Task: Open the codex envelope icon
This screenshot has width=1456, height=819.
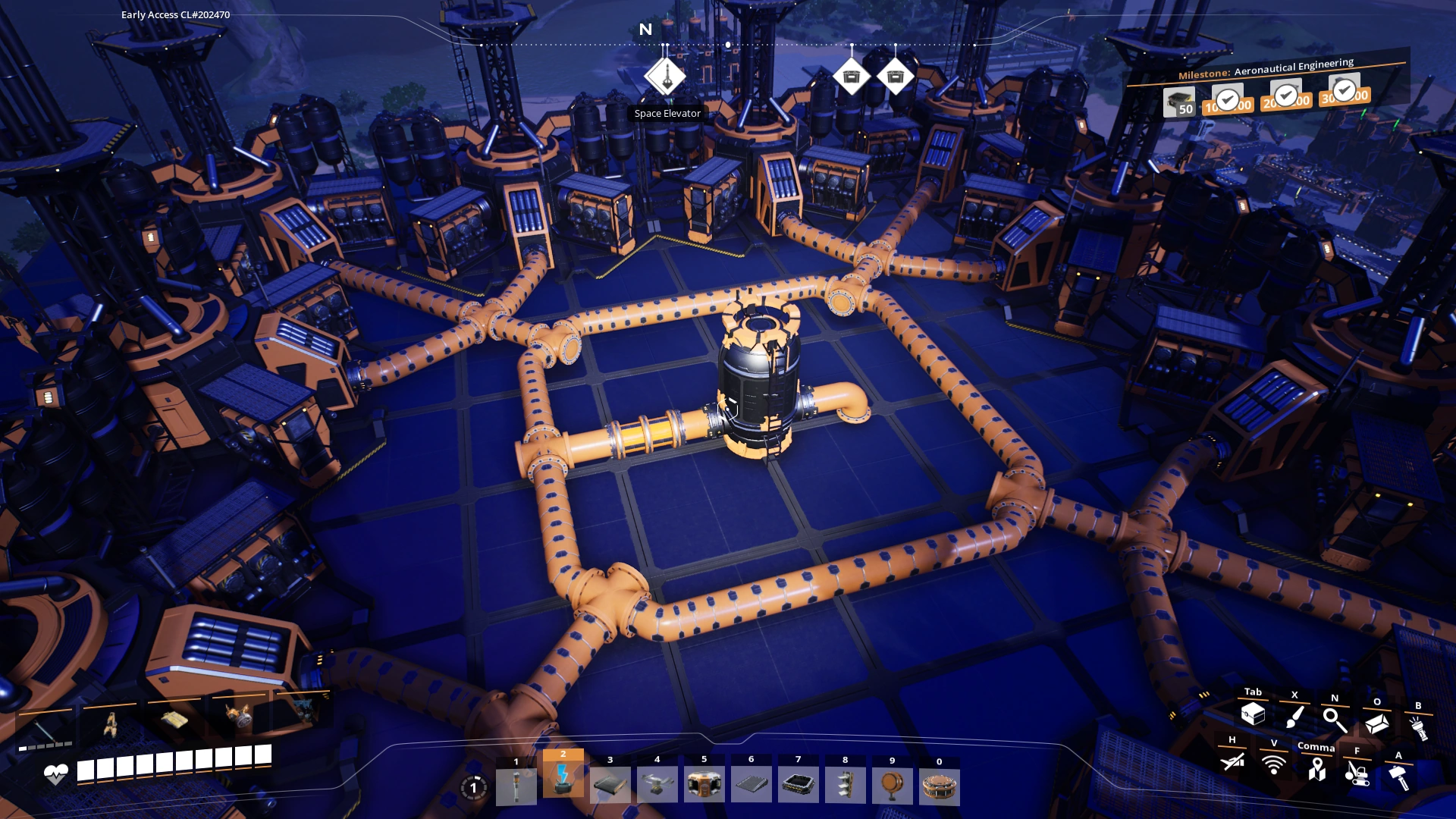Action: click(1376, 723)
